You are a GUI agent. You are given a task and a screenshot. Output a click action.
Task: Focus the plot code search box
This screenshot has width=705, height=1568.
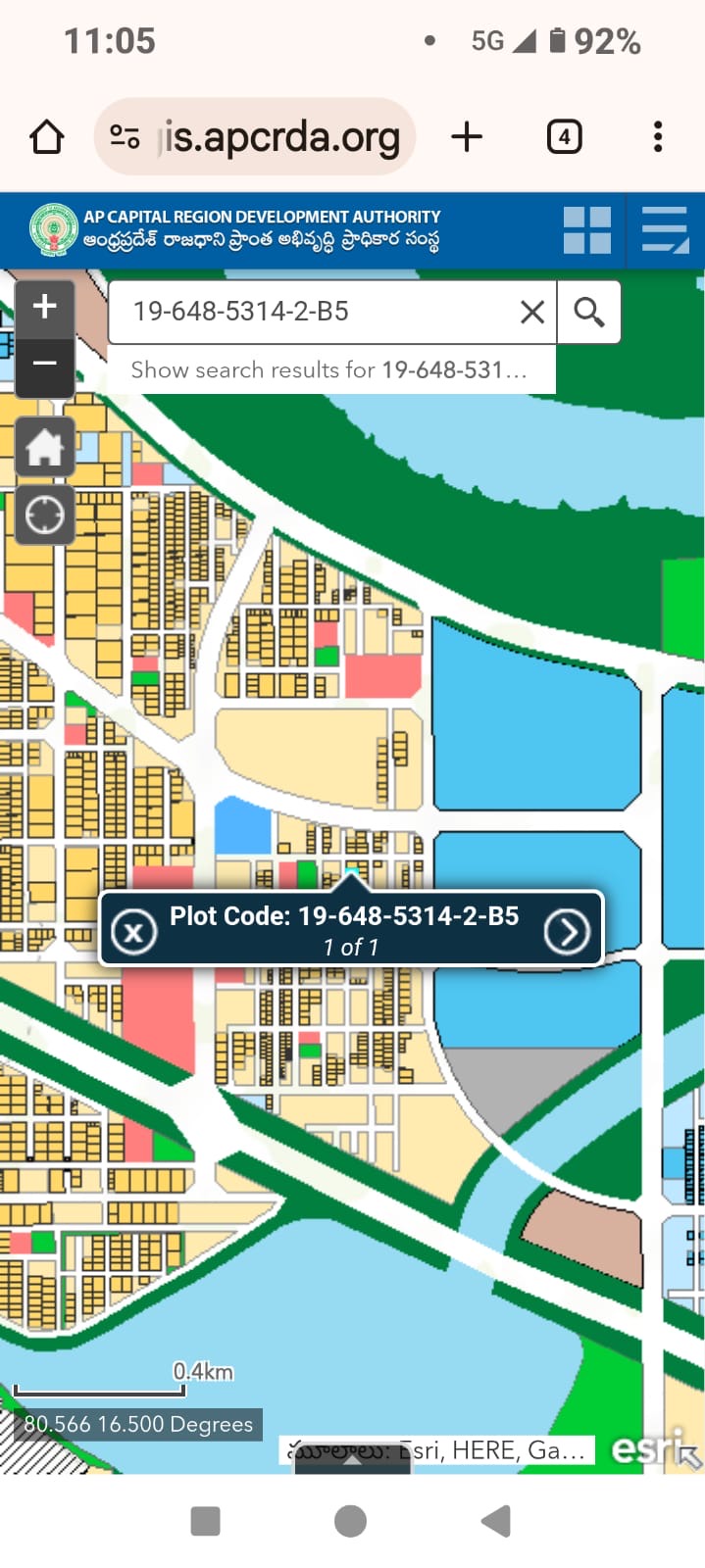[x=314, y=313]
